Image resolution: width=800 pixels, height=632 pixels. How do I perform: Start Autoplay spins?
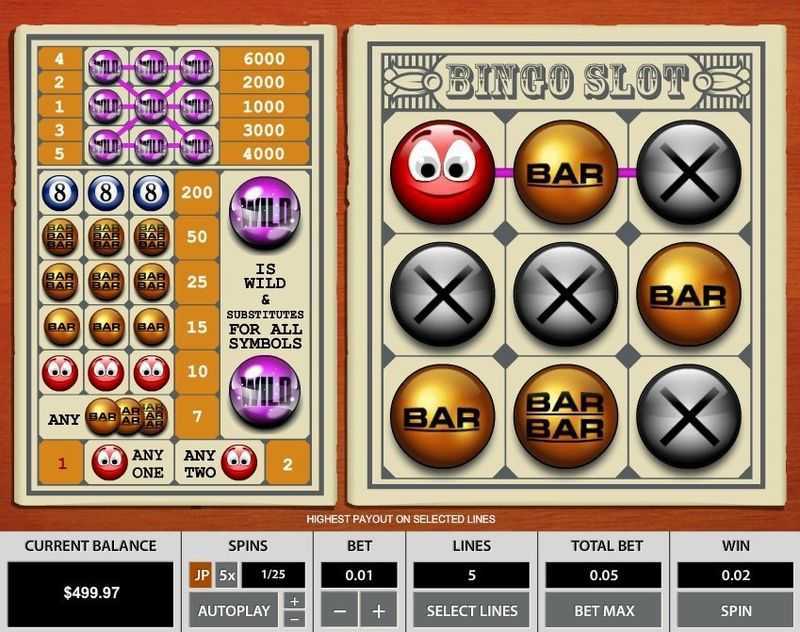click(234, 610)
